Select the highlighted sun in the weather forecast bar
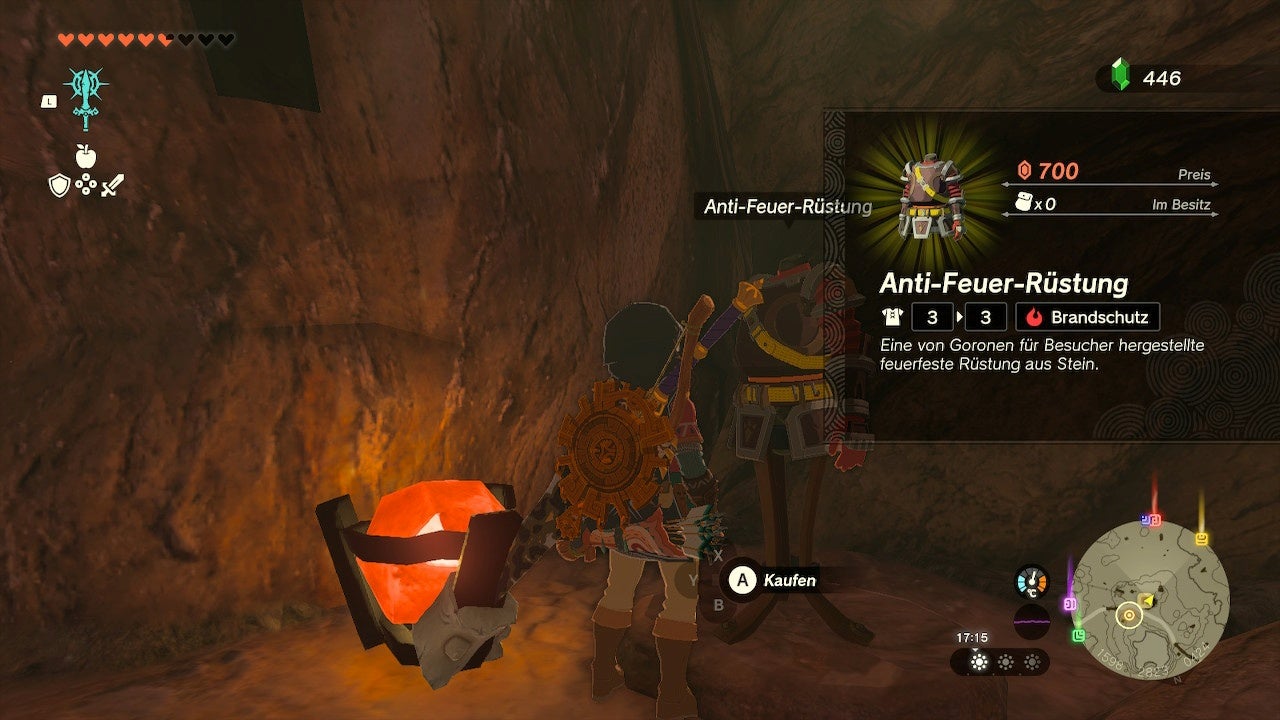Viewport: 1280px width, 720px height. (x=978, y=662)
